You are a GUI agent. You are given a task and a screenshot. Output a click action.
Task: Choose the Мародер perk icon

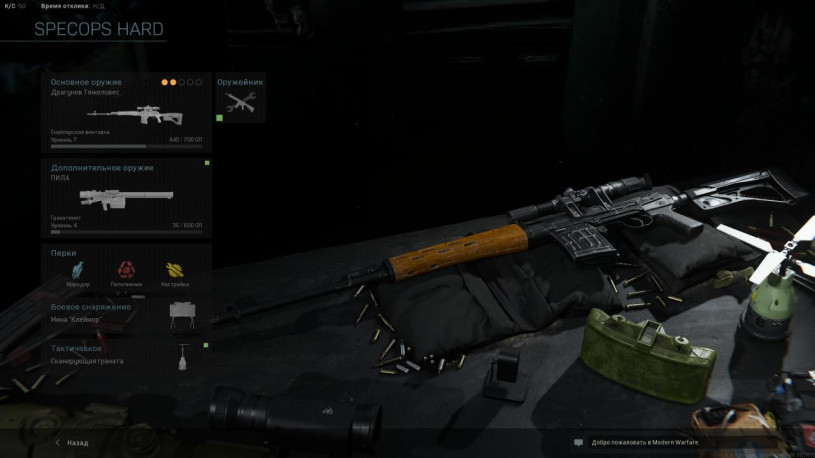point(78,270)
